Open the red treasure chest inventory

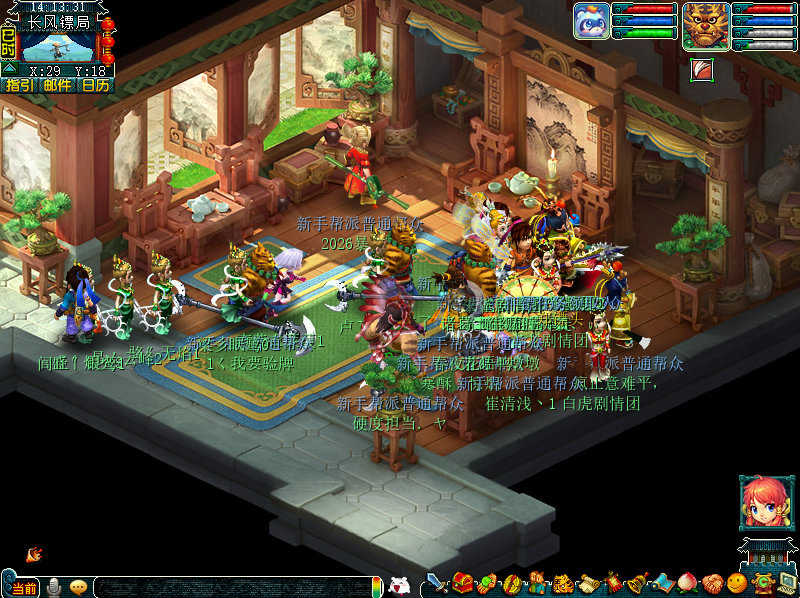(462, 583)
